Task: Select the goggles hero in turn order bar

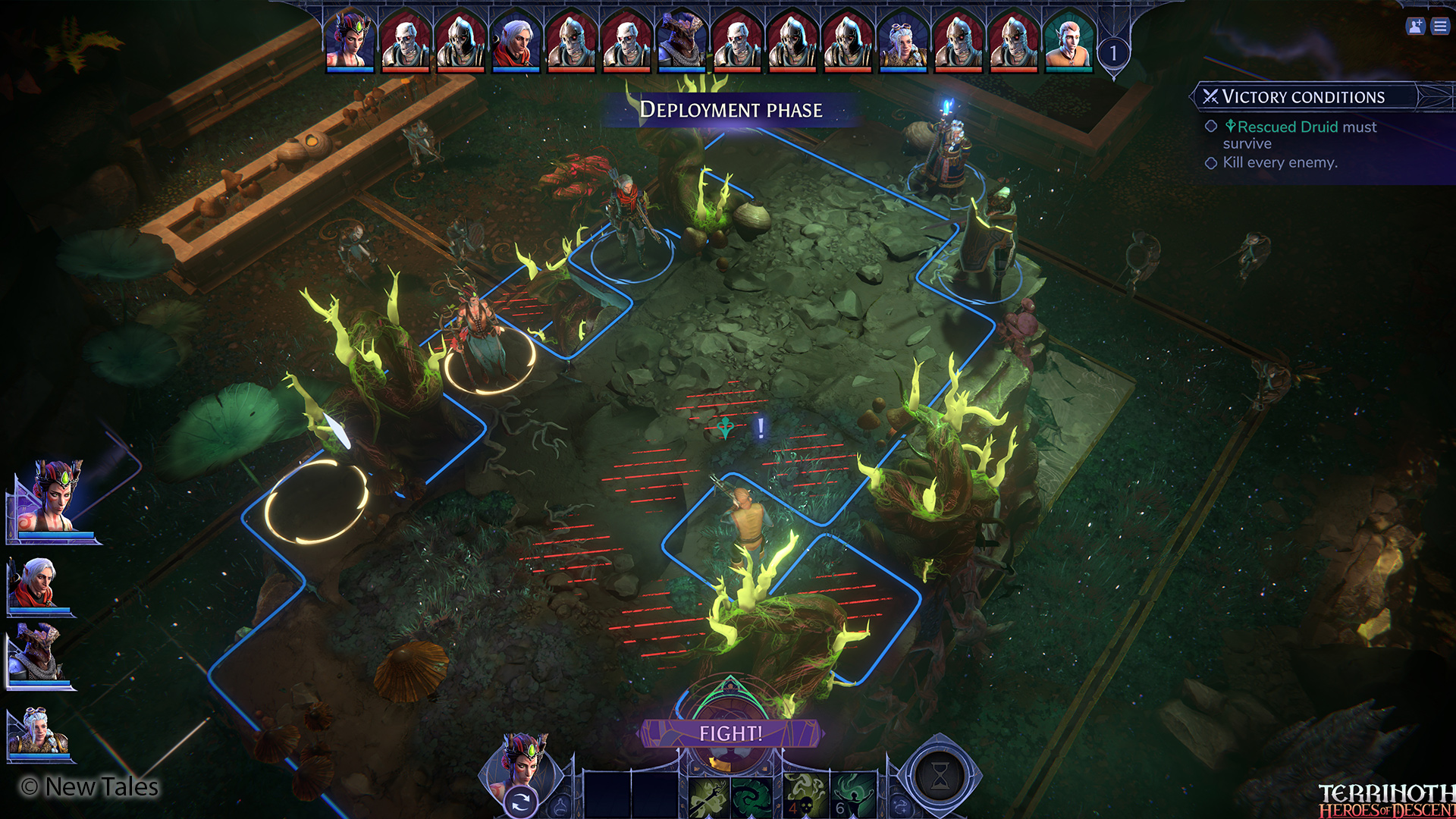Action: [x=902, y=41]
